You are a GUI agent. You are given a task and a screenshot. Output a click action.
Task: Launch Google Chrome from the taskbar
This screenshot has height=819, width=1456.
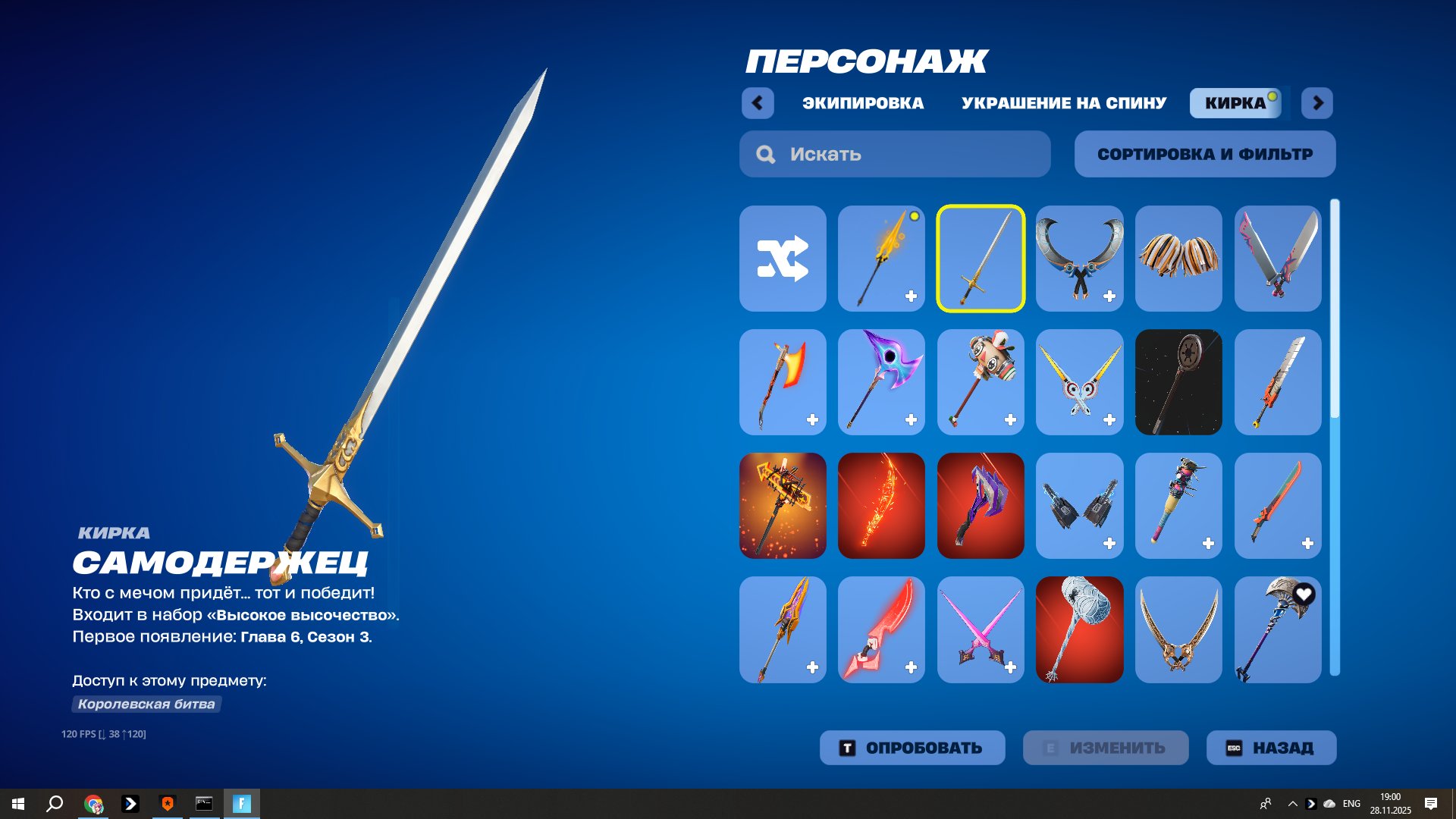[x=94, y=803]
